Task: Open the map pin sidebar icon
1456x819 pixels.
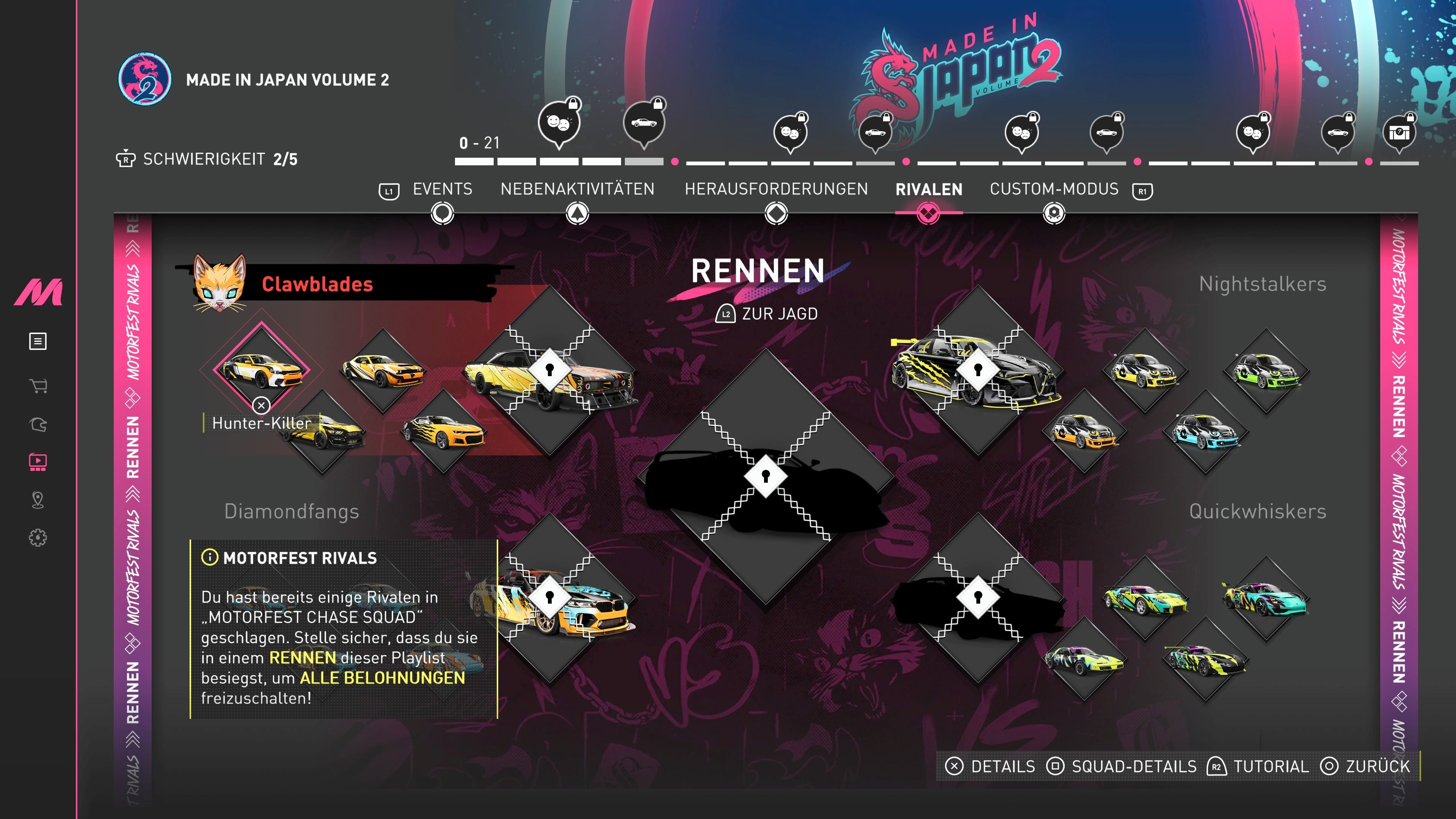Action: [38, 500]
